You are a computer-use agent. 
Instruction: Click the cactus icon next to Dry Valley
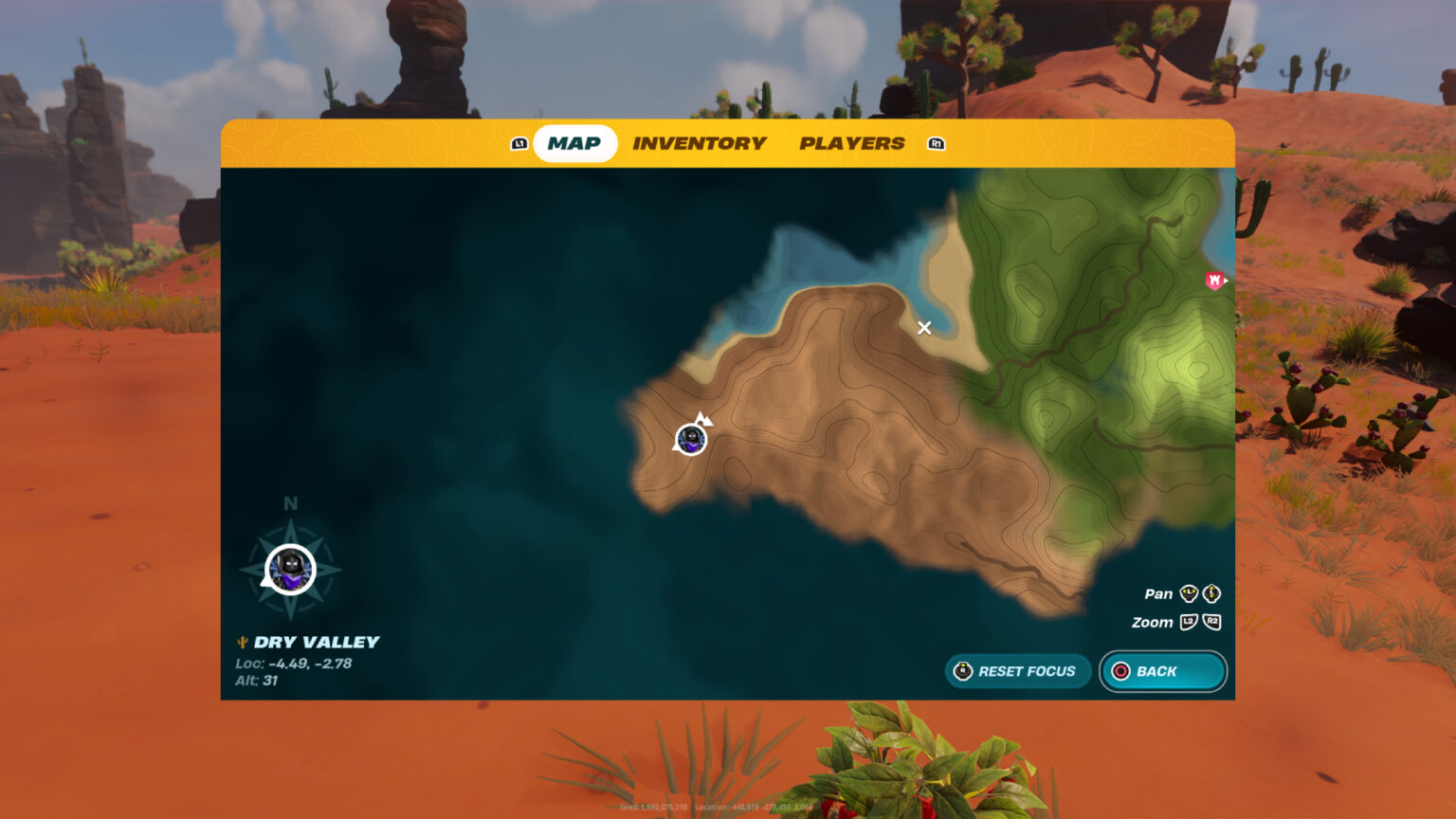pos(241,642)
